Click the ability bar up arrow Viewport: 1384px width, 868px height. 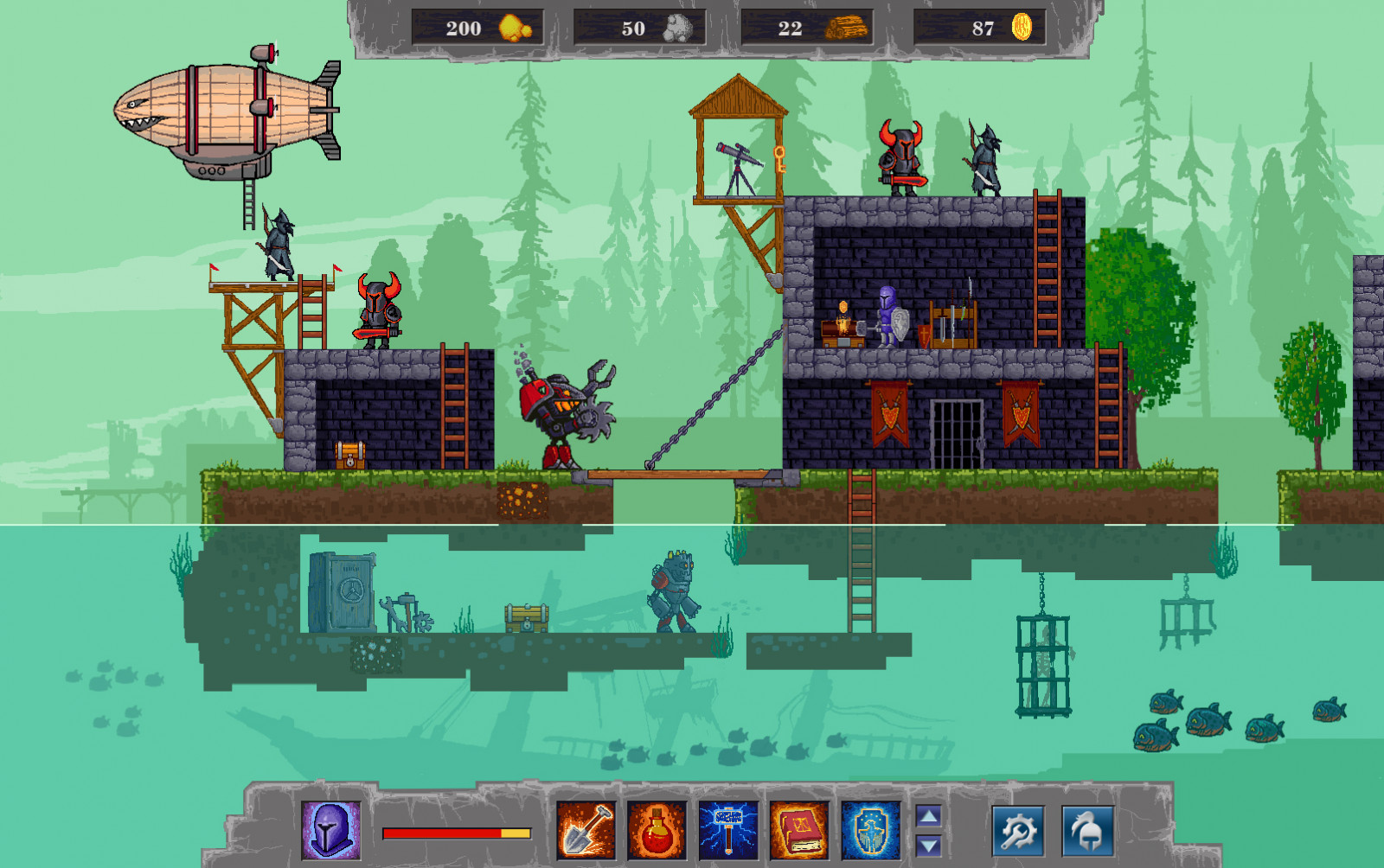928,815
